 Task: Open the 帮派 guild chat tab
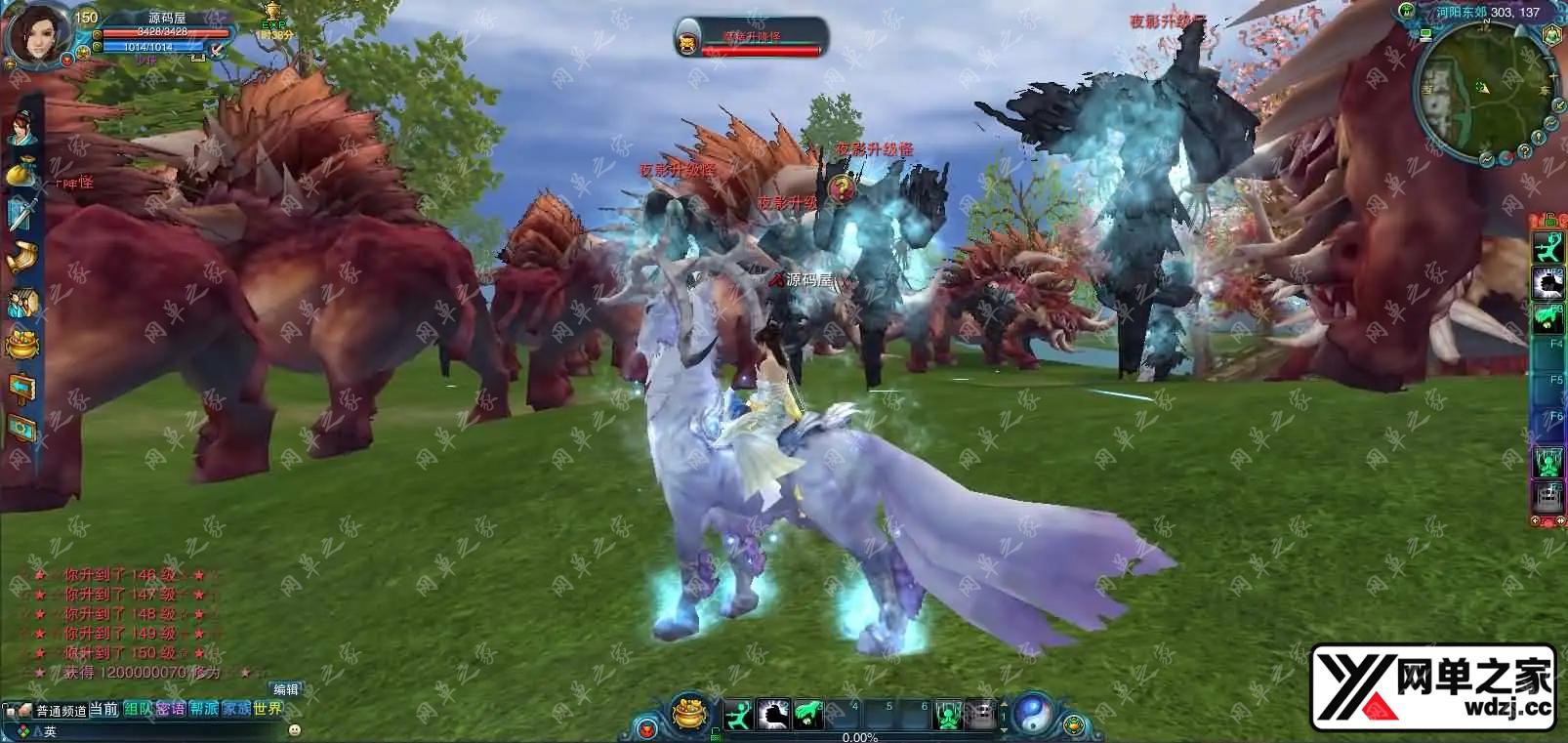(x=204, y=709)
